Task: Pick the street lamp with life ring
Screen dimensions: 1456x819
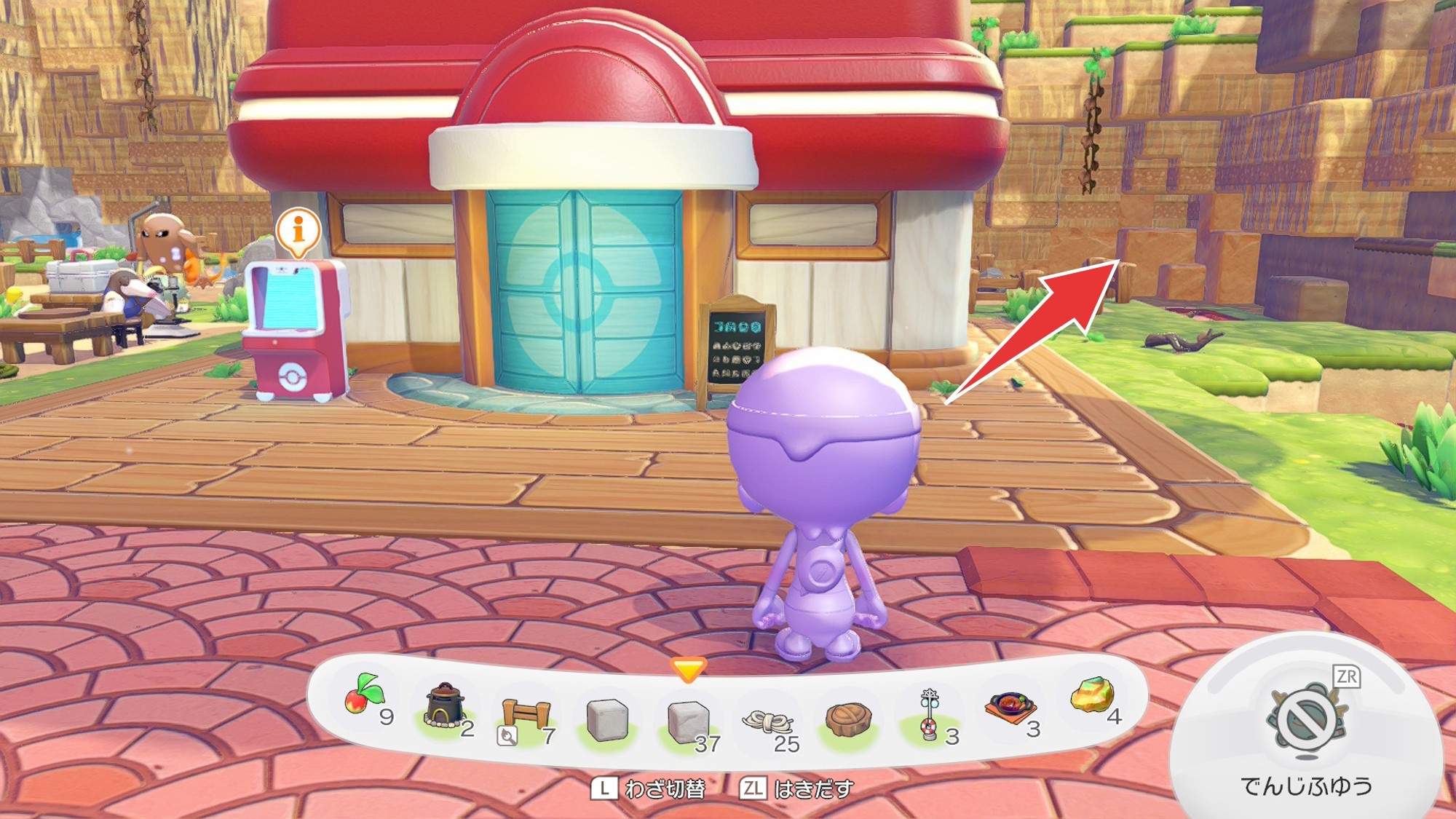Action: click(930, 715)
